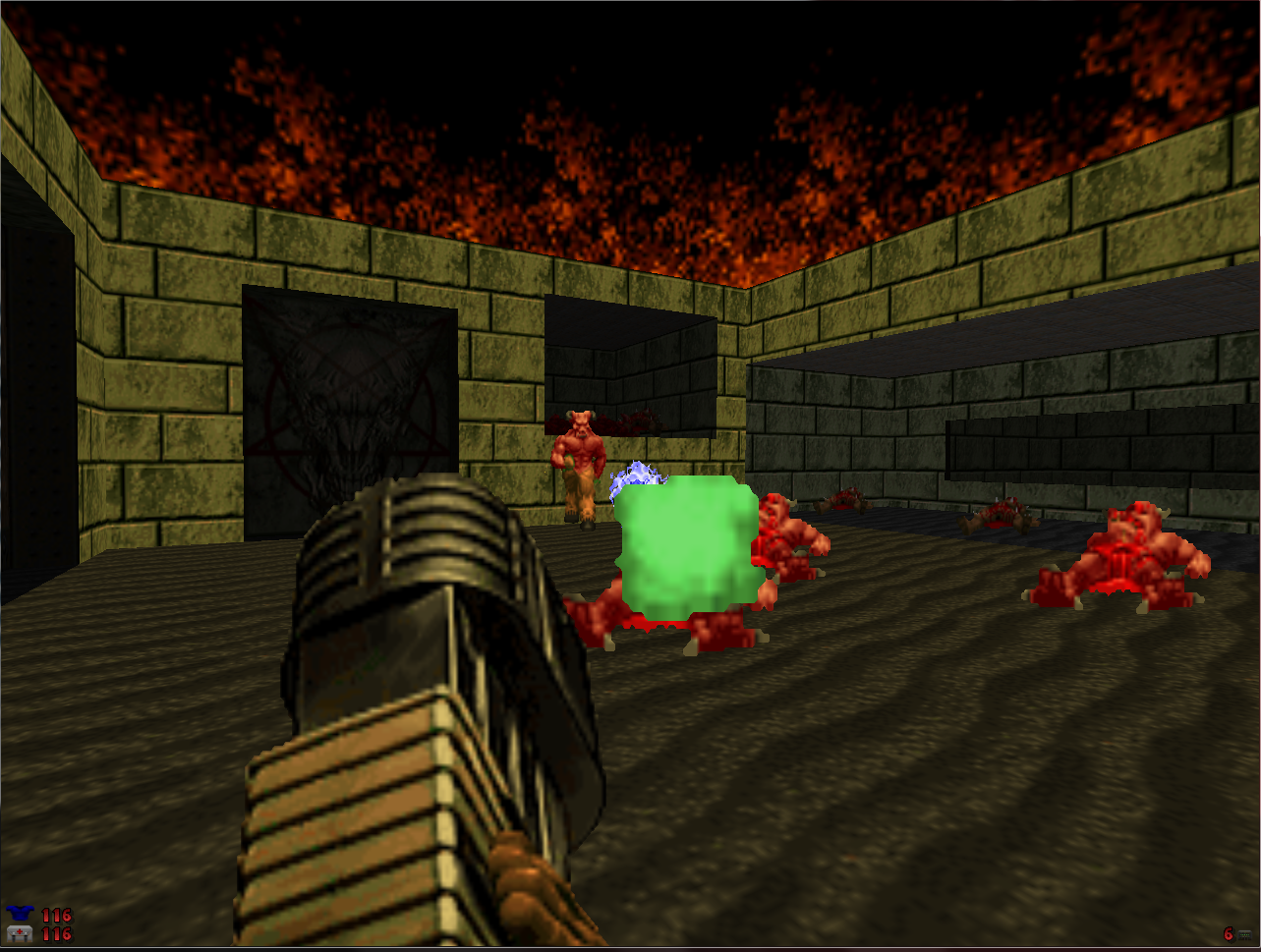Click the medkit icon in the HUD
Screen dimensions: 1261x952
click(x=22, y=932)
